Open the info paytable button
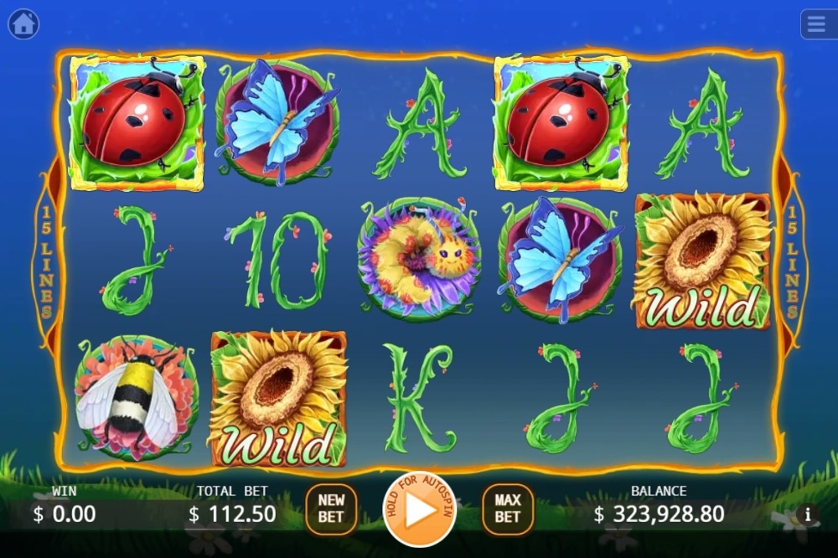 [x=807, y=515]
